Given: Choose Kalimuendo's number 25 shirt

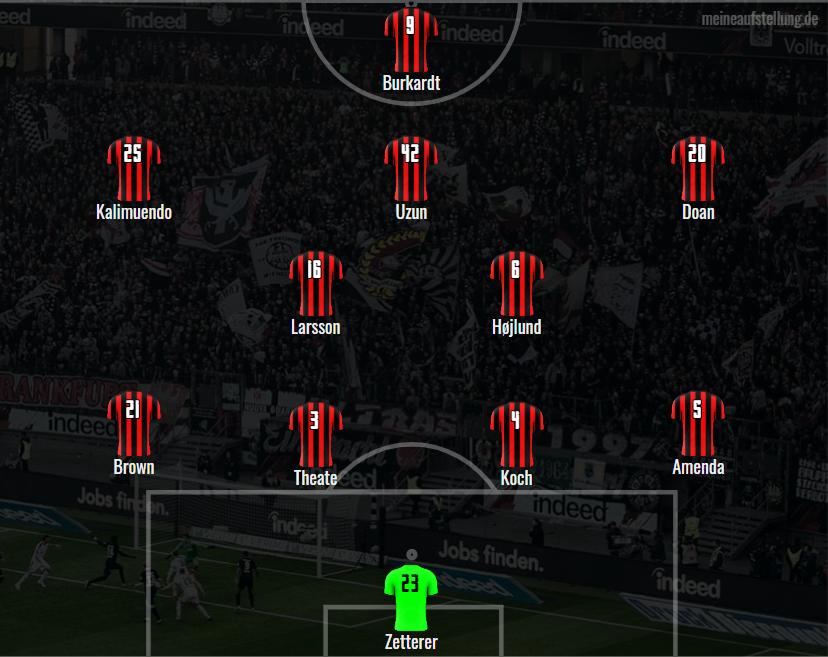Looking at the screenshot, I should (x=133, y=168).
